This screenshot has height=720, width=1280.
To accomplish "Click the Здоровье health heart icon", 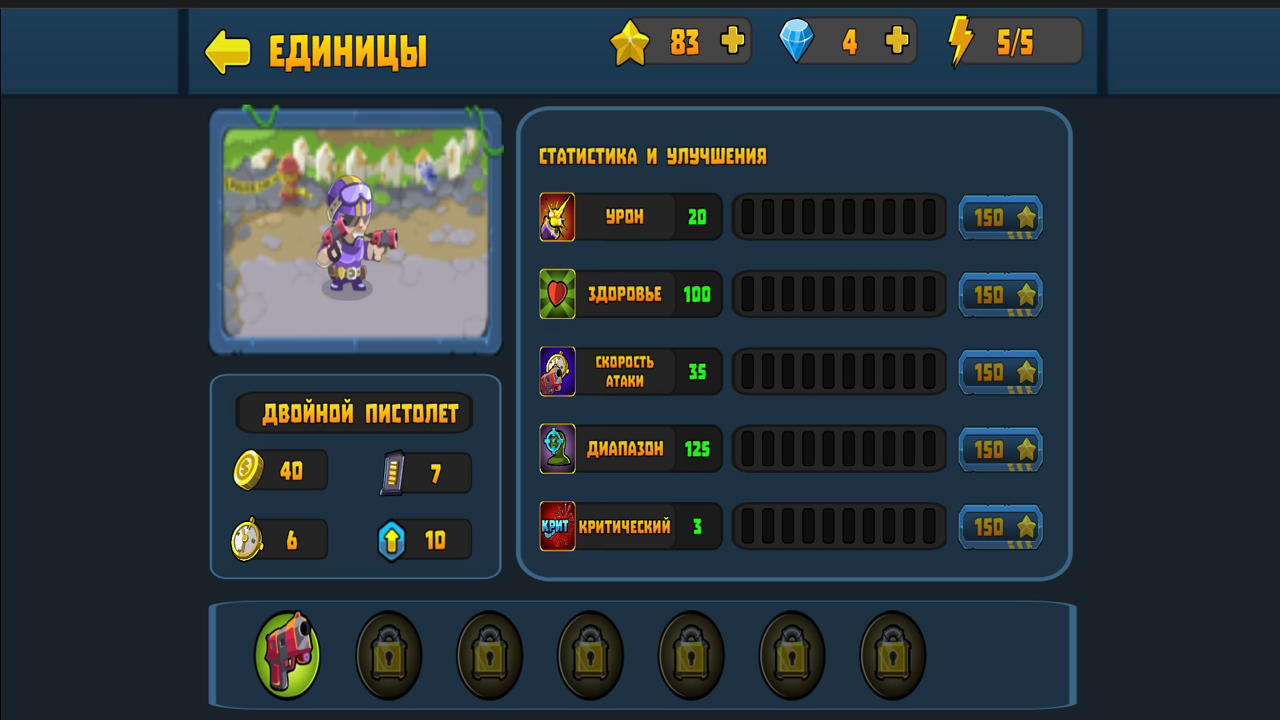I will [557, 294].
